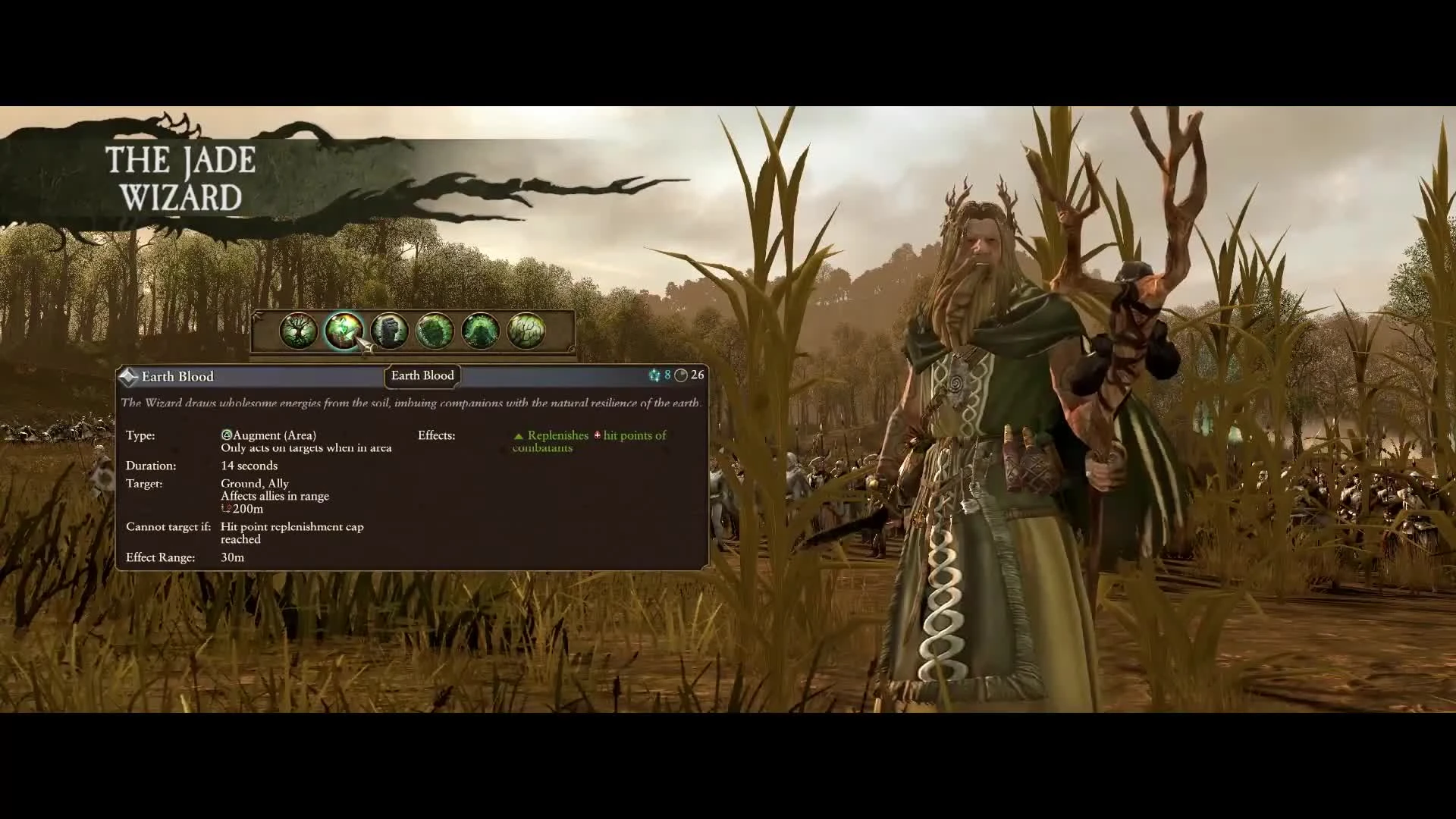
Task: Activate the green archway spell icon
Action: [479, 331]
